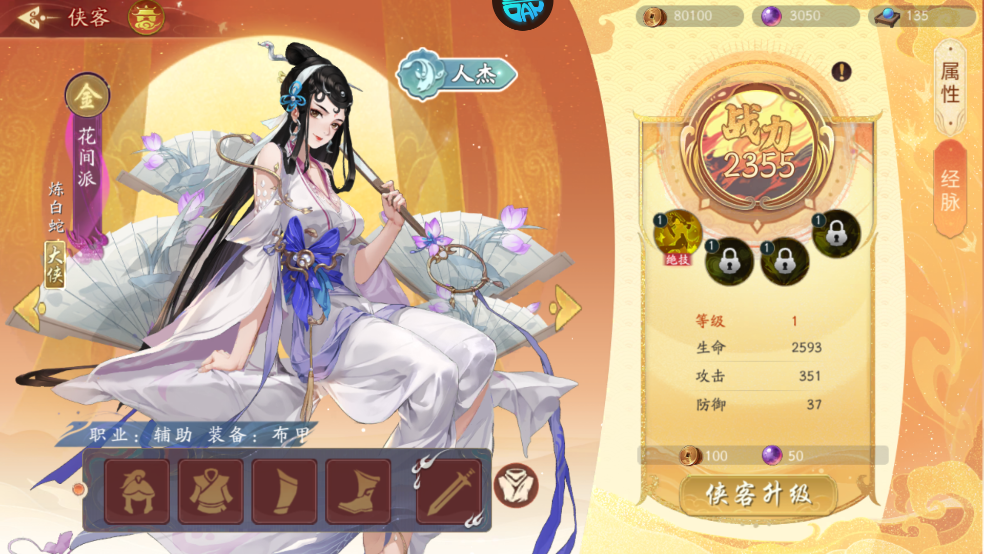Show the previous hero with left arrow

click(x=27, y=306)
